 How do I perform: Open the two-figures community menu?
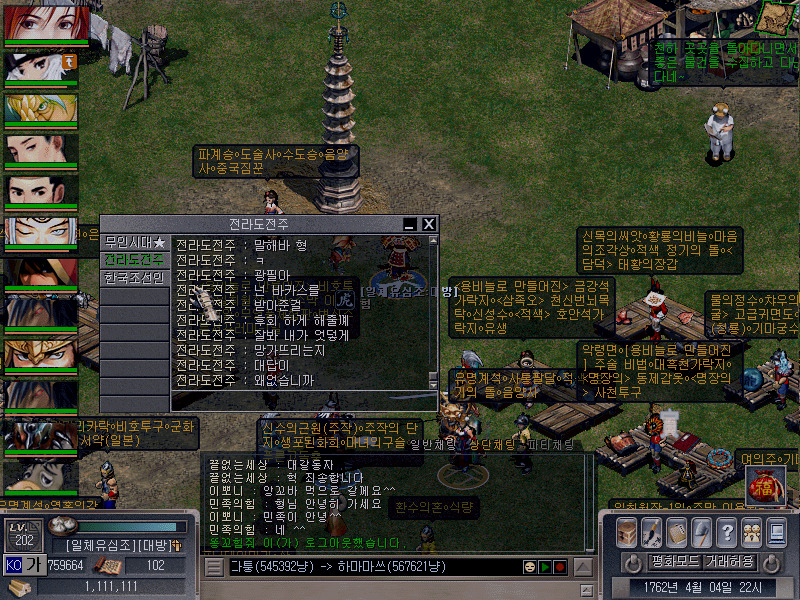coord(751,532)
